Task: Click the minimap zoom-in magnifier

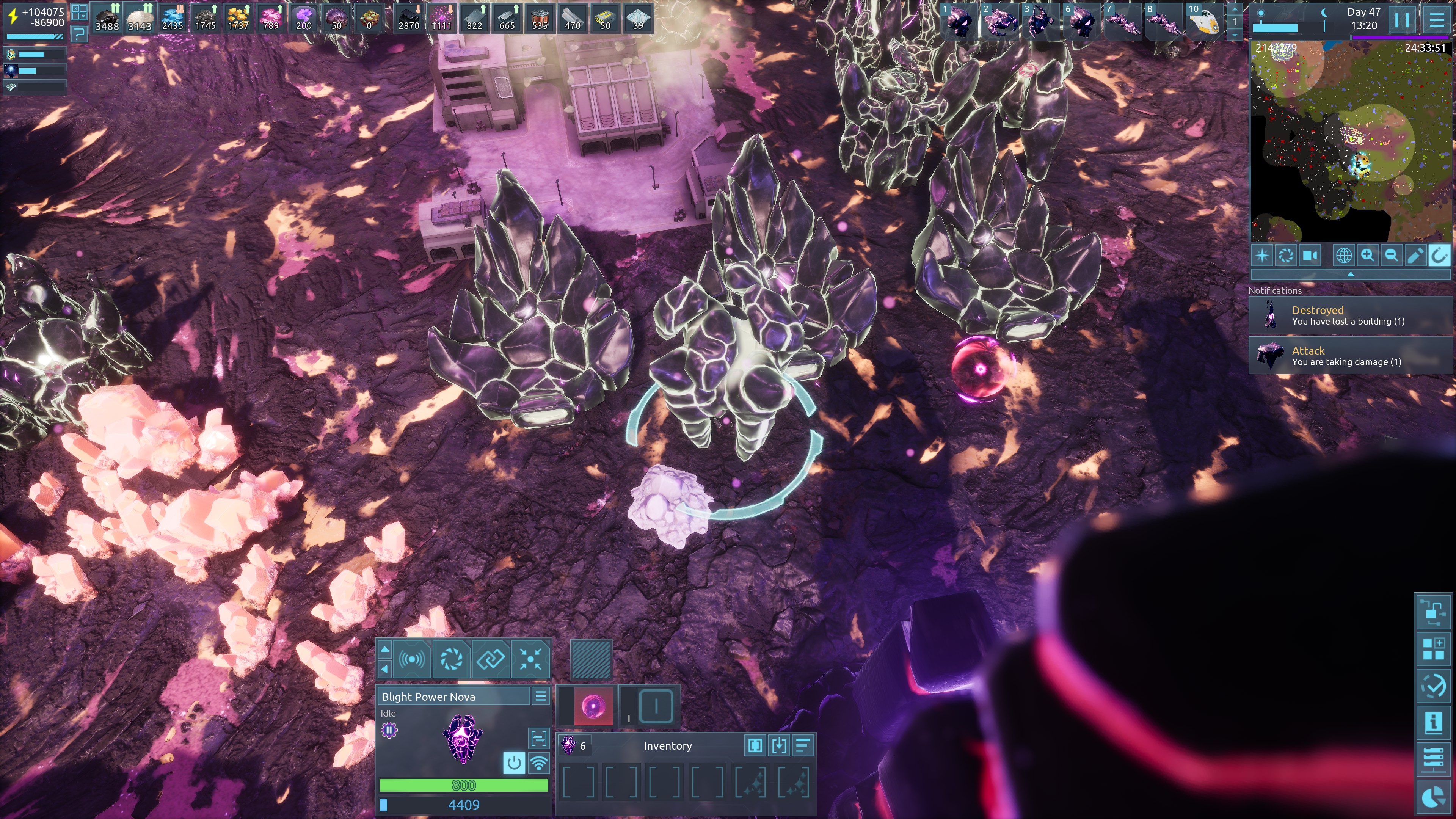Action: [1367, 256]
